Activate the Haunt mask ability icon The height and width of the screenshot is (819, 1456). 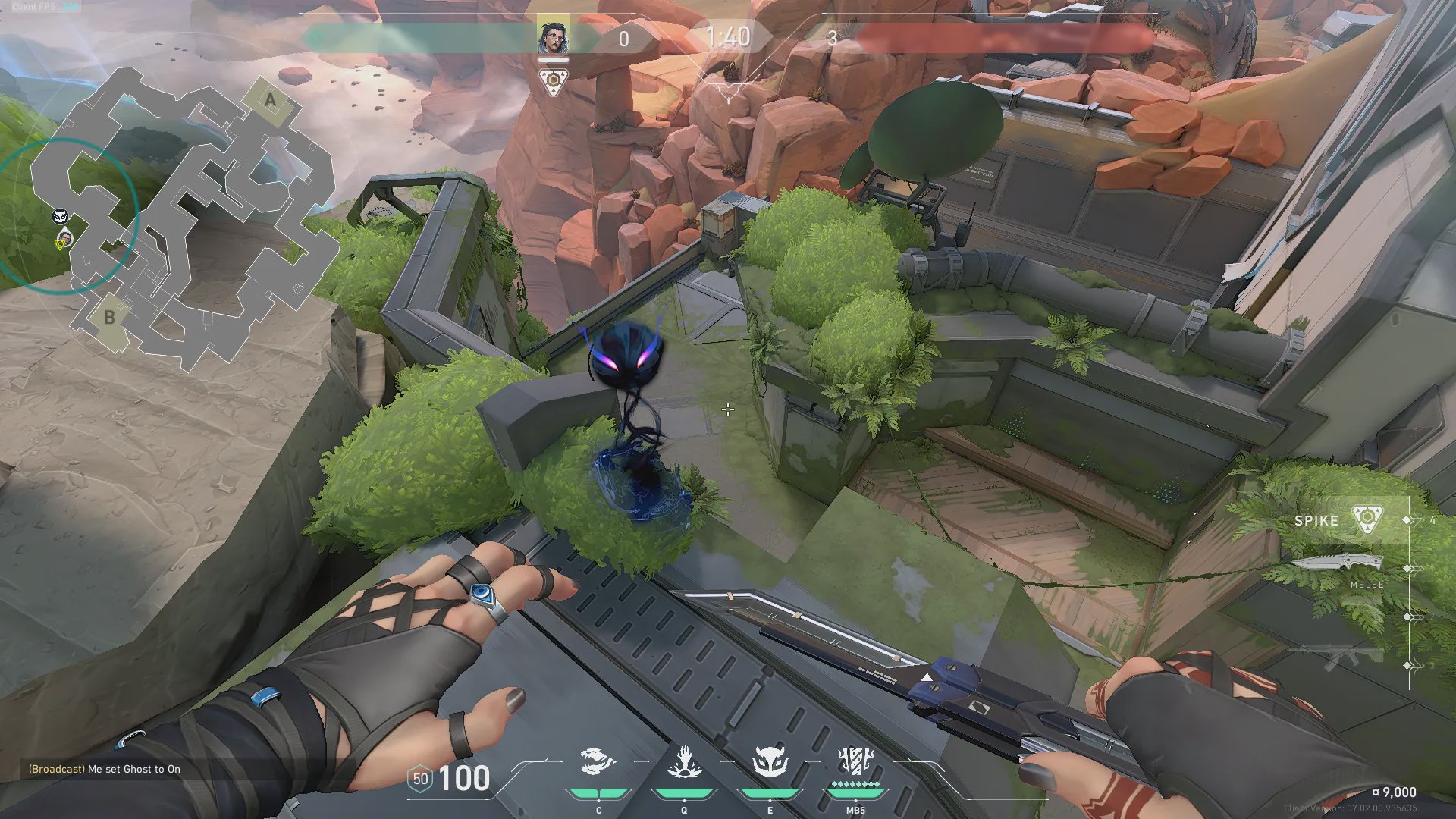[x=770, y=762]
